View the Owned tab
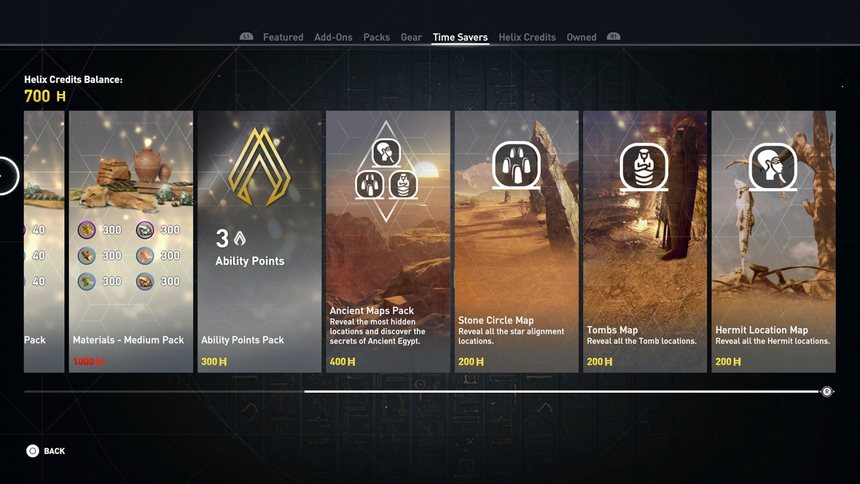The image size is (860, 484). point(581,38)
